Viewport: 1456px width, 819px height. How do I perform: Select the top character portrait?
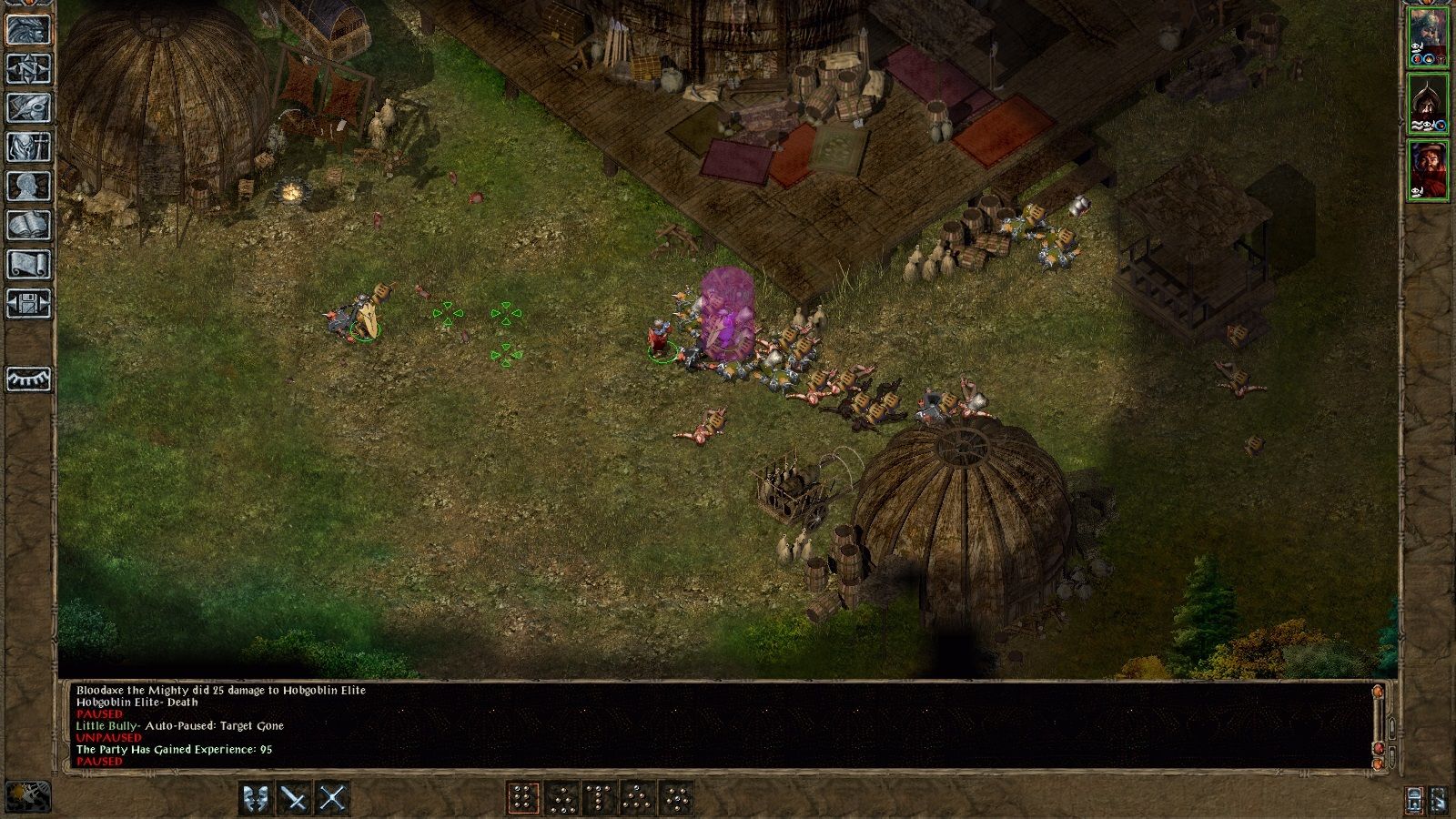coord(1429,36)
